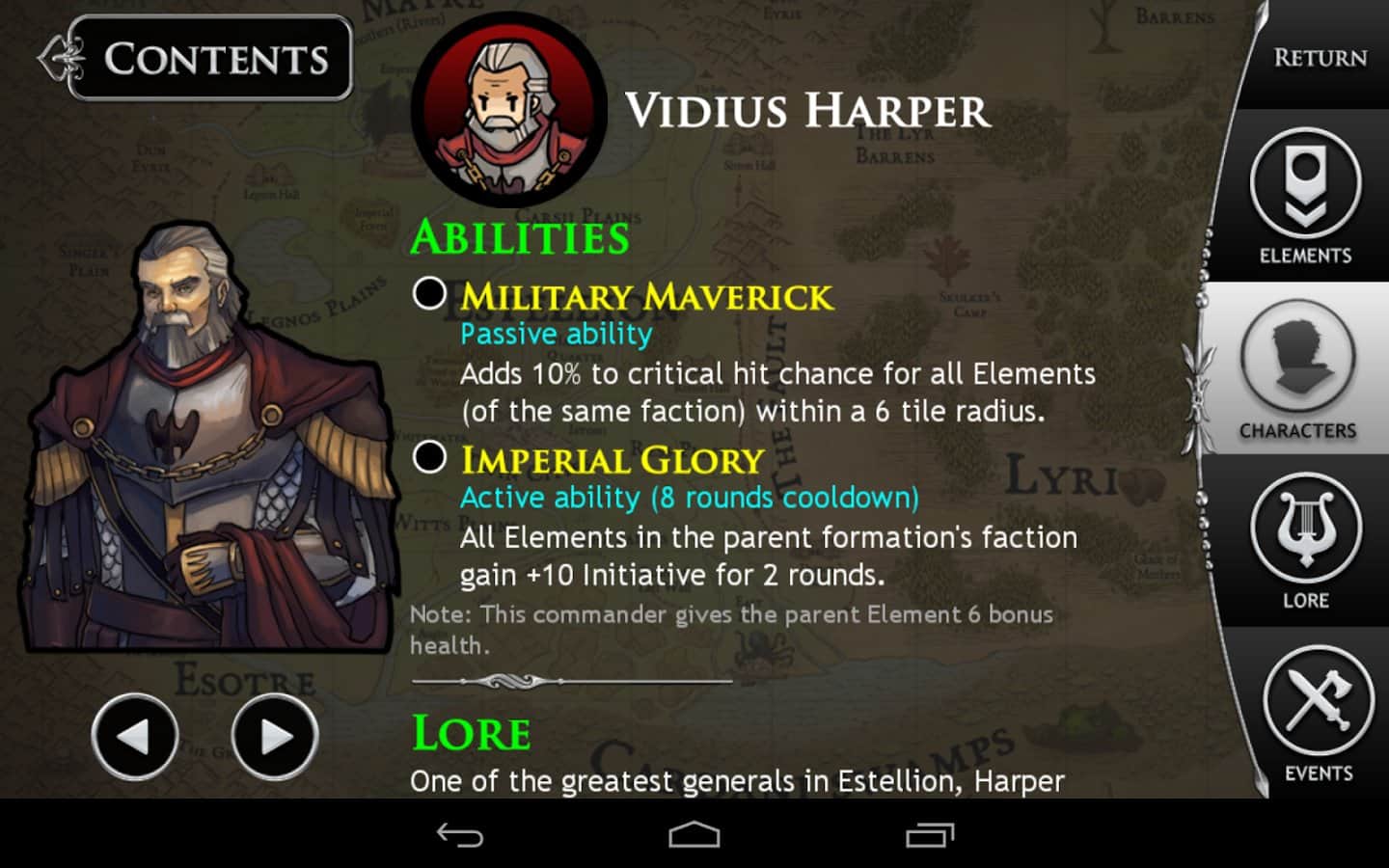Tap the Android back navigation button
Viewport: 1389px width, 868px height.
click(x=460, y=835)
